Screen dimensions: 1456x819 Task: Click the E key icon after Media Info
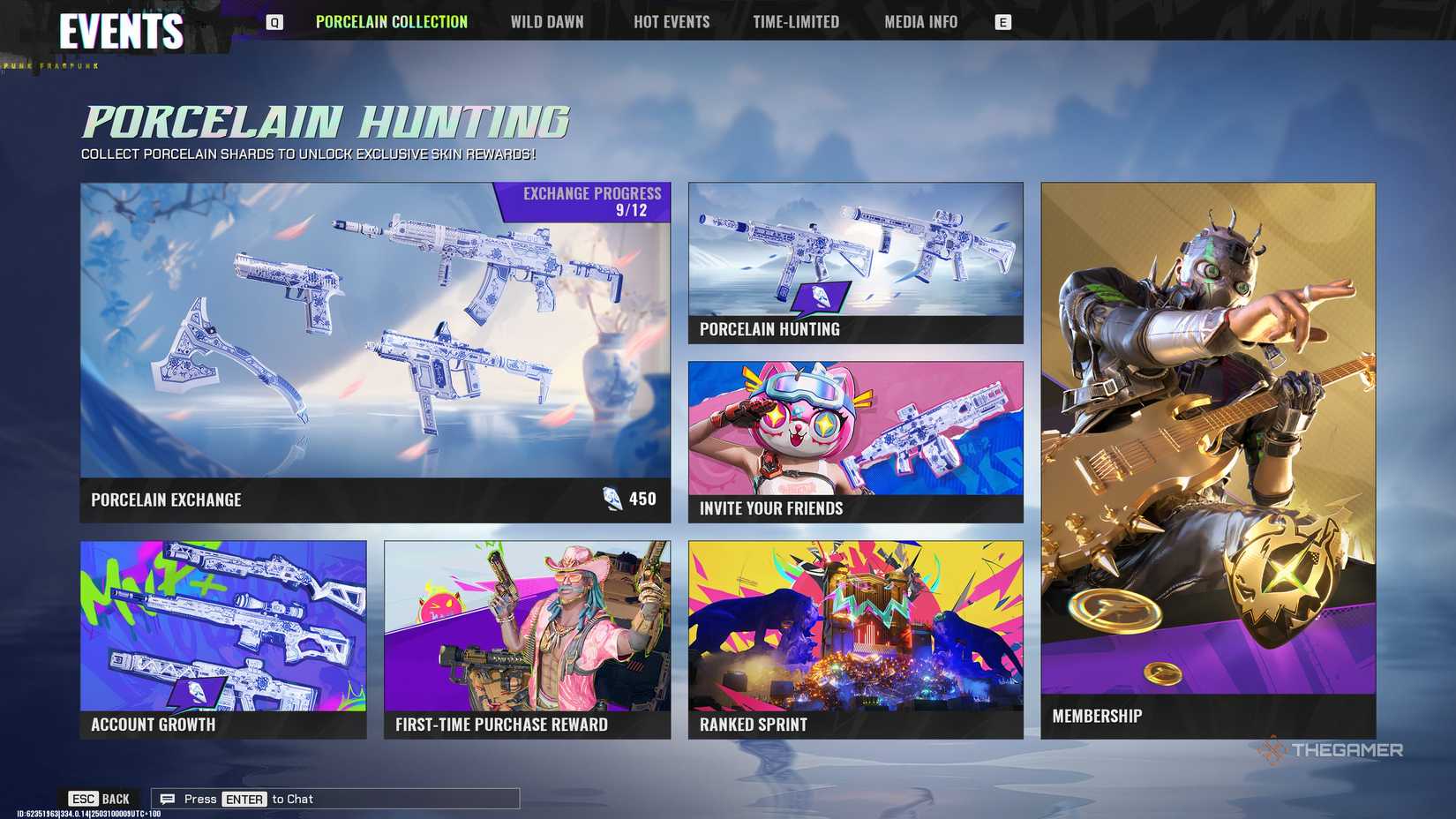pyautogui.click(x=1002, y=22)
